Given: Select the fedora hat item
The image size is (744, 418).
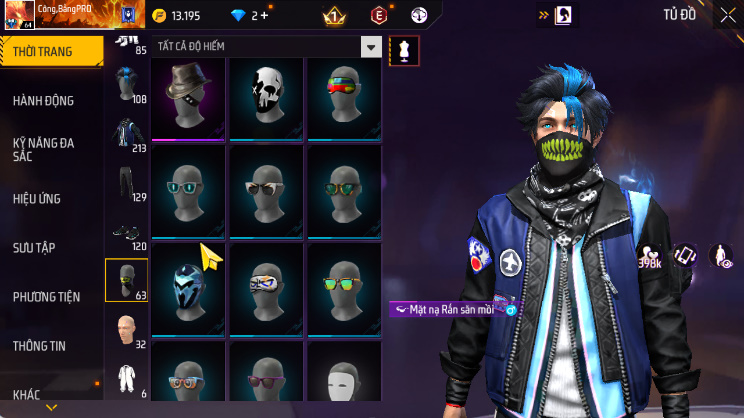Looking at the screenshot, I should tap(189, 95).
